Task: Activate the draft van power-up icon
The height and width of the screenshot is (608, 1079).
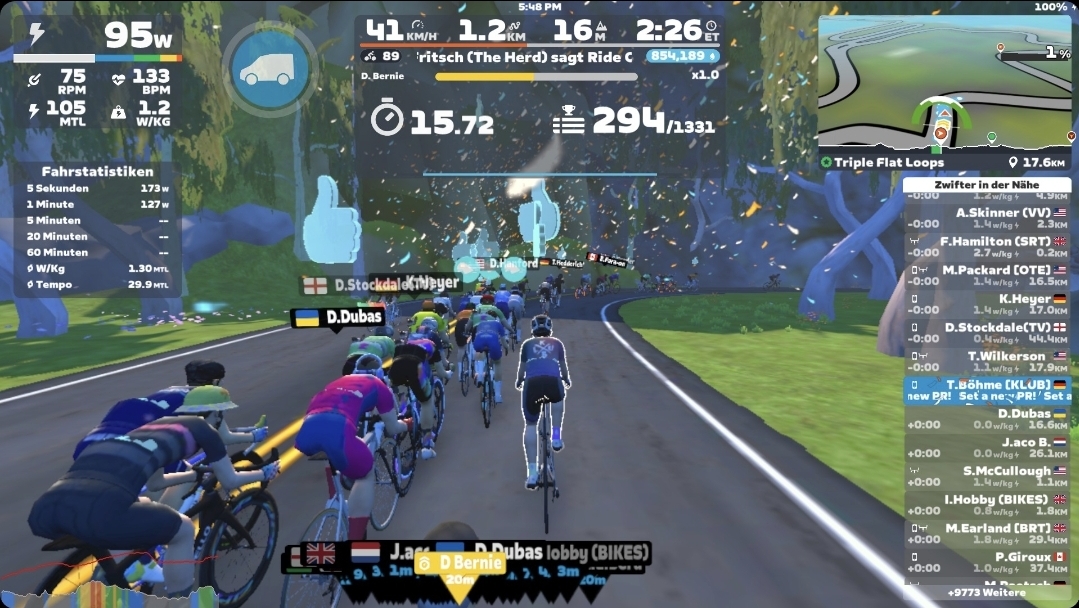Action: [x=269, y=69]
